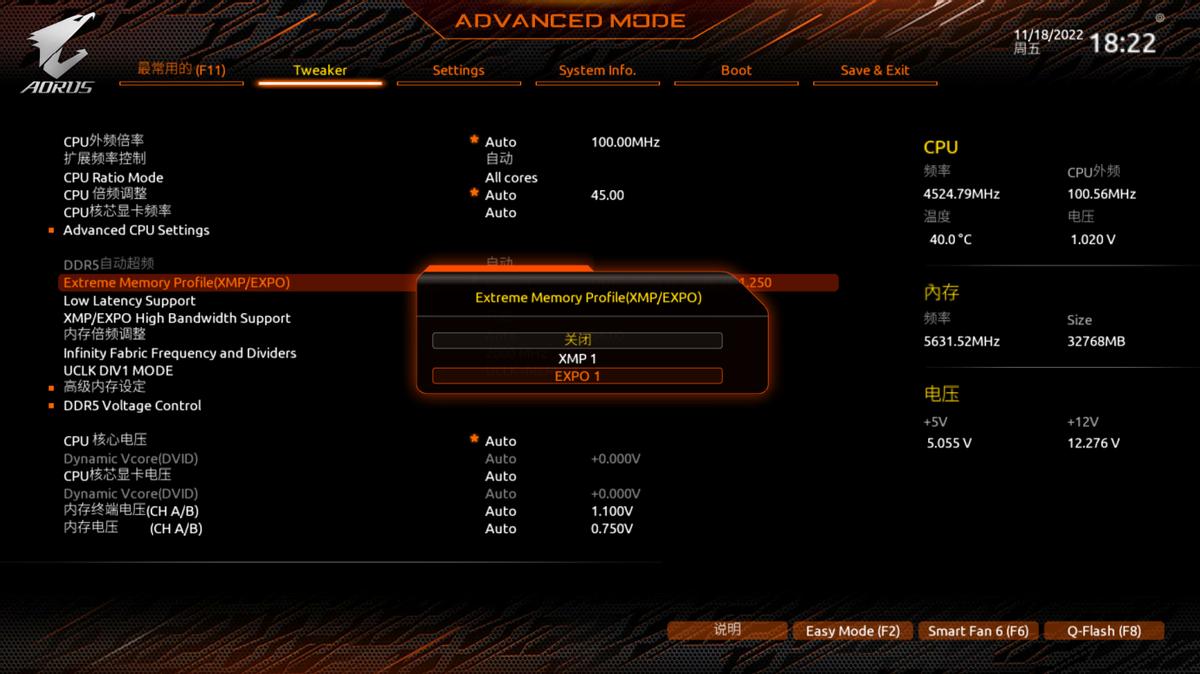Select the Low Latency Support row
Viewport: 1200px width, 674px height.
point(129,300)
